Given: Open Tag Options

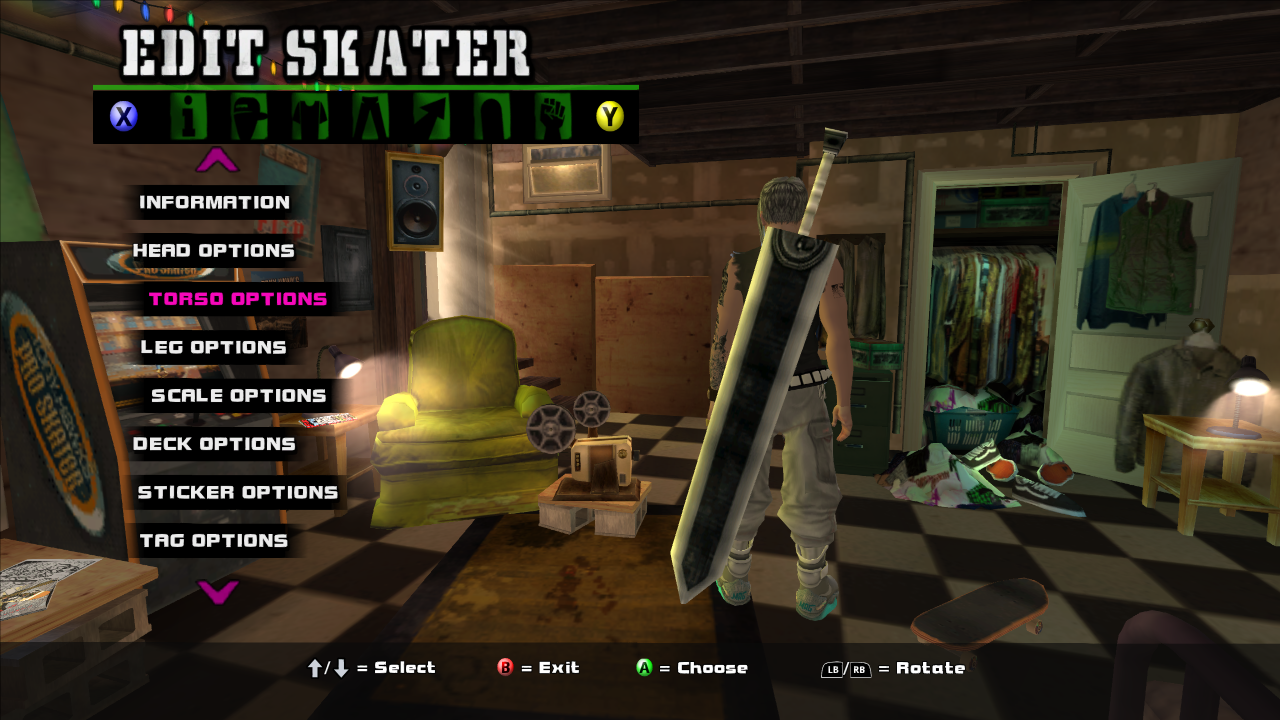Looking at the screenshot, I should tap(213, 541).
